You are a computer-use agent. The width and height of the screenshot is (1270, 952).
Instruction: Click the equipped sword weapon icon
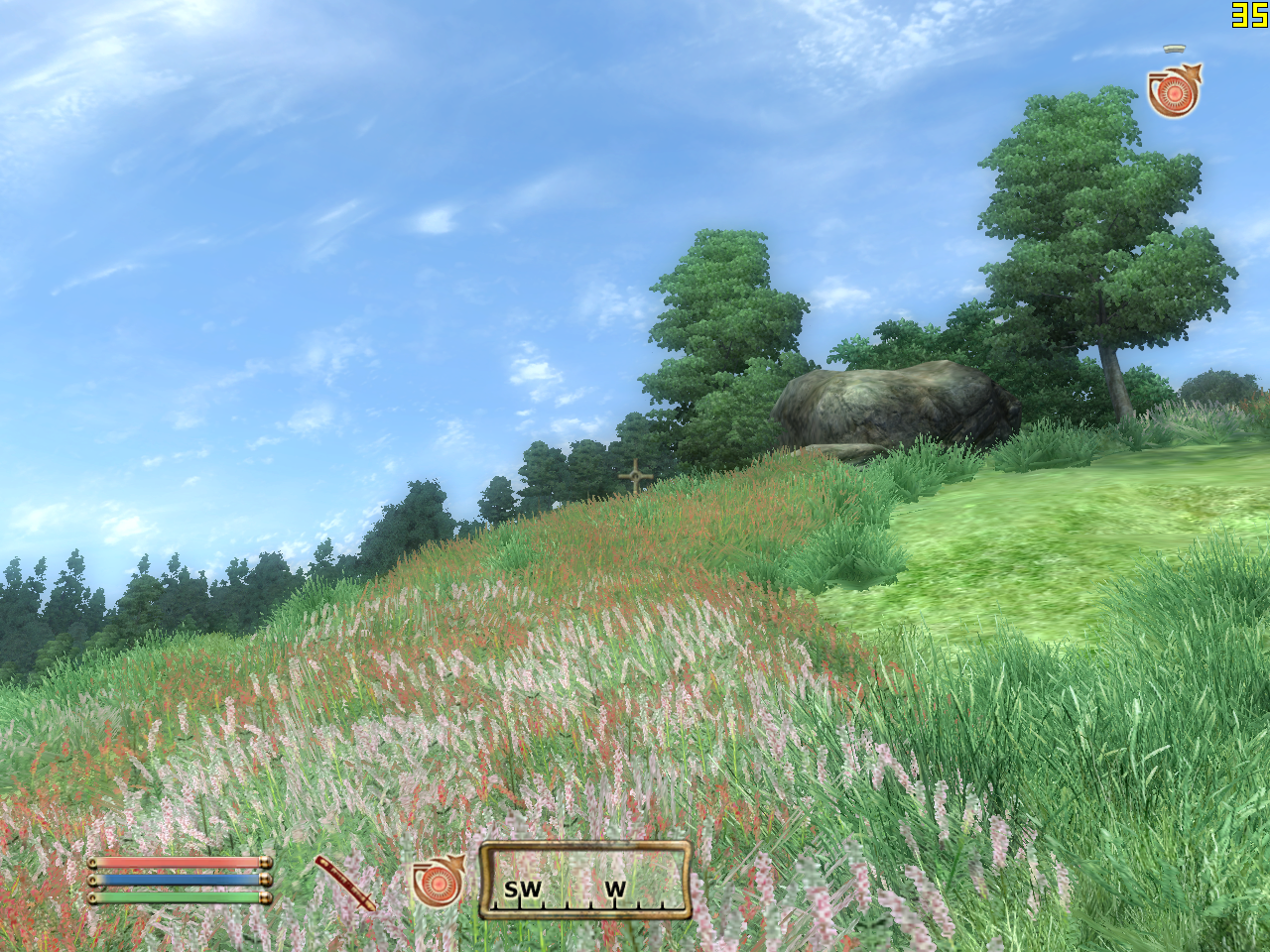click(345, 883)
